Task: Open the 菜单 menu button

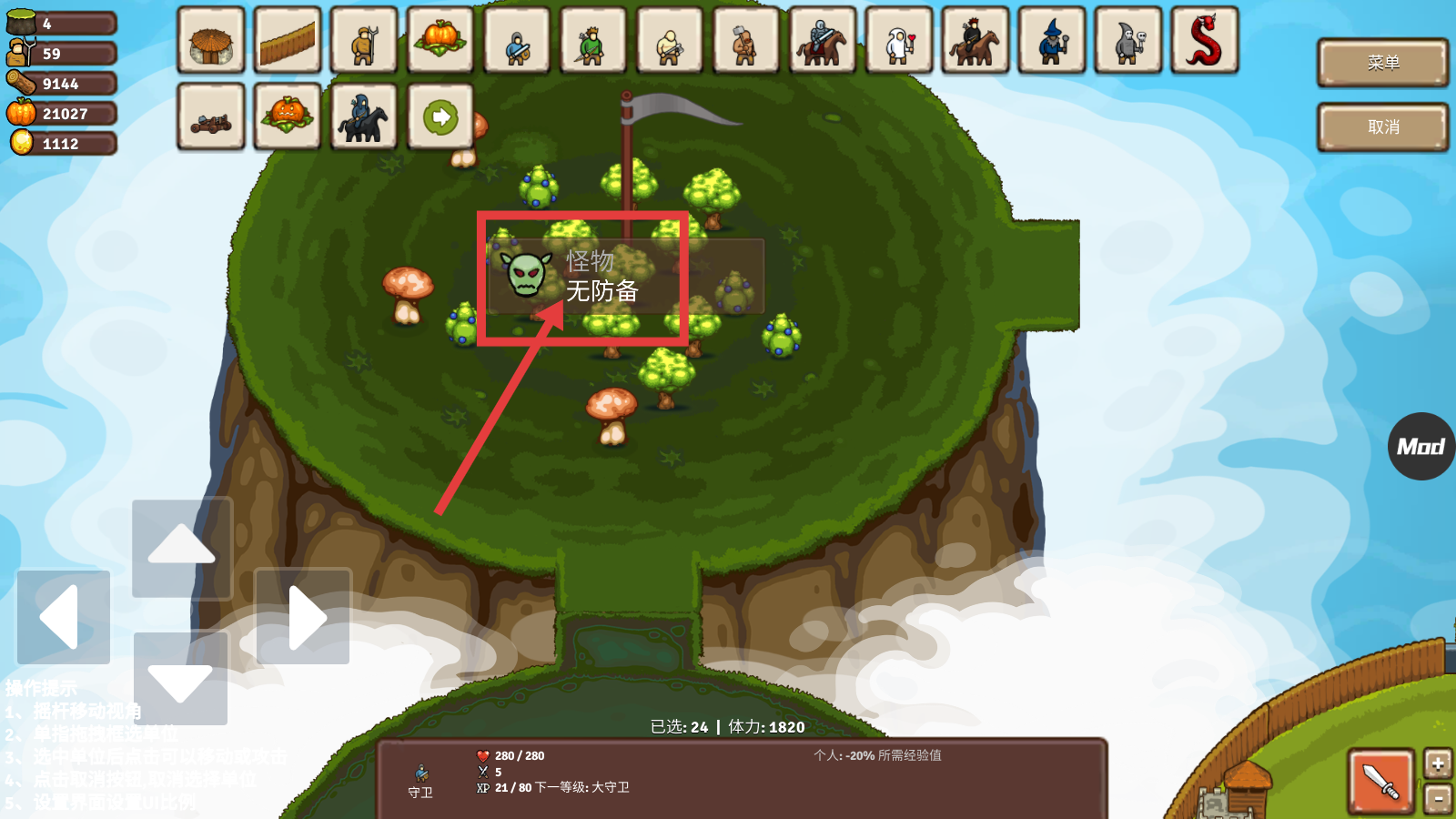Action: coord(1382,63)
